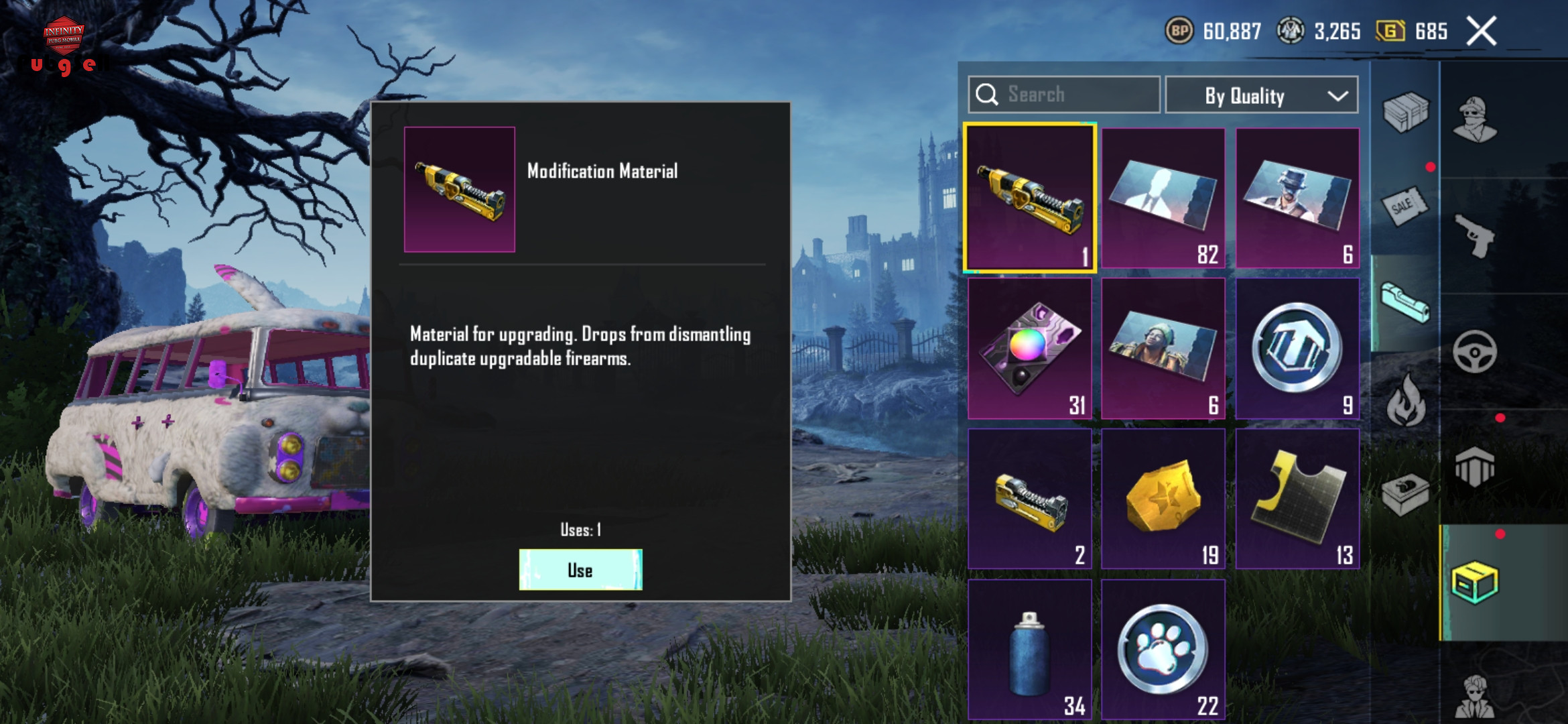Use the Modification Material item
The height and width of the screenshot is (724, 1568).
pyautogui.click(x=580, y=570)
